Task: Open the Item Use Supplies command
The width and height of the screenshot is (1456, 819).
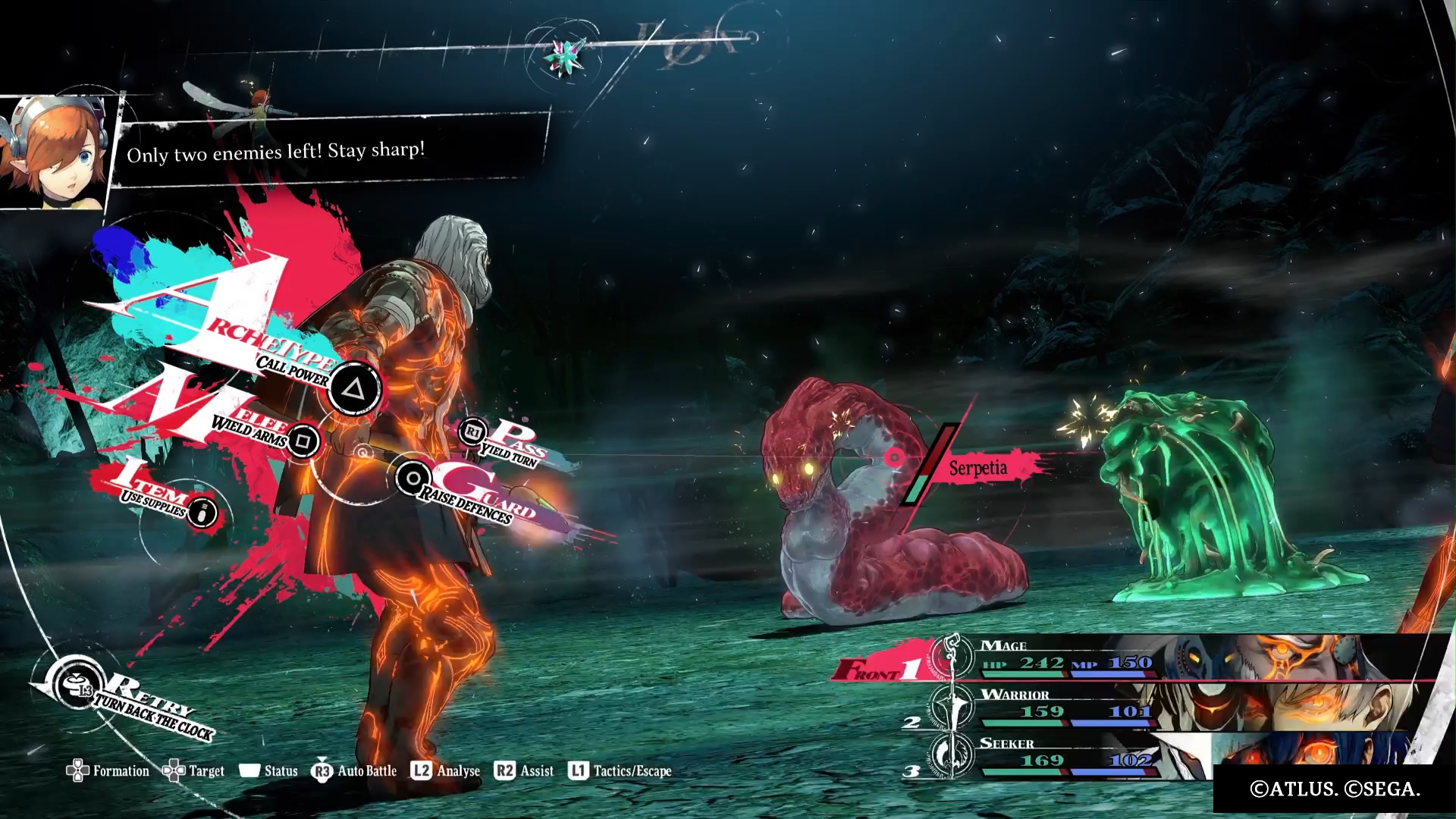Action: coord(201,513)
